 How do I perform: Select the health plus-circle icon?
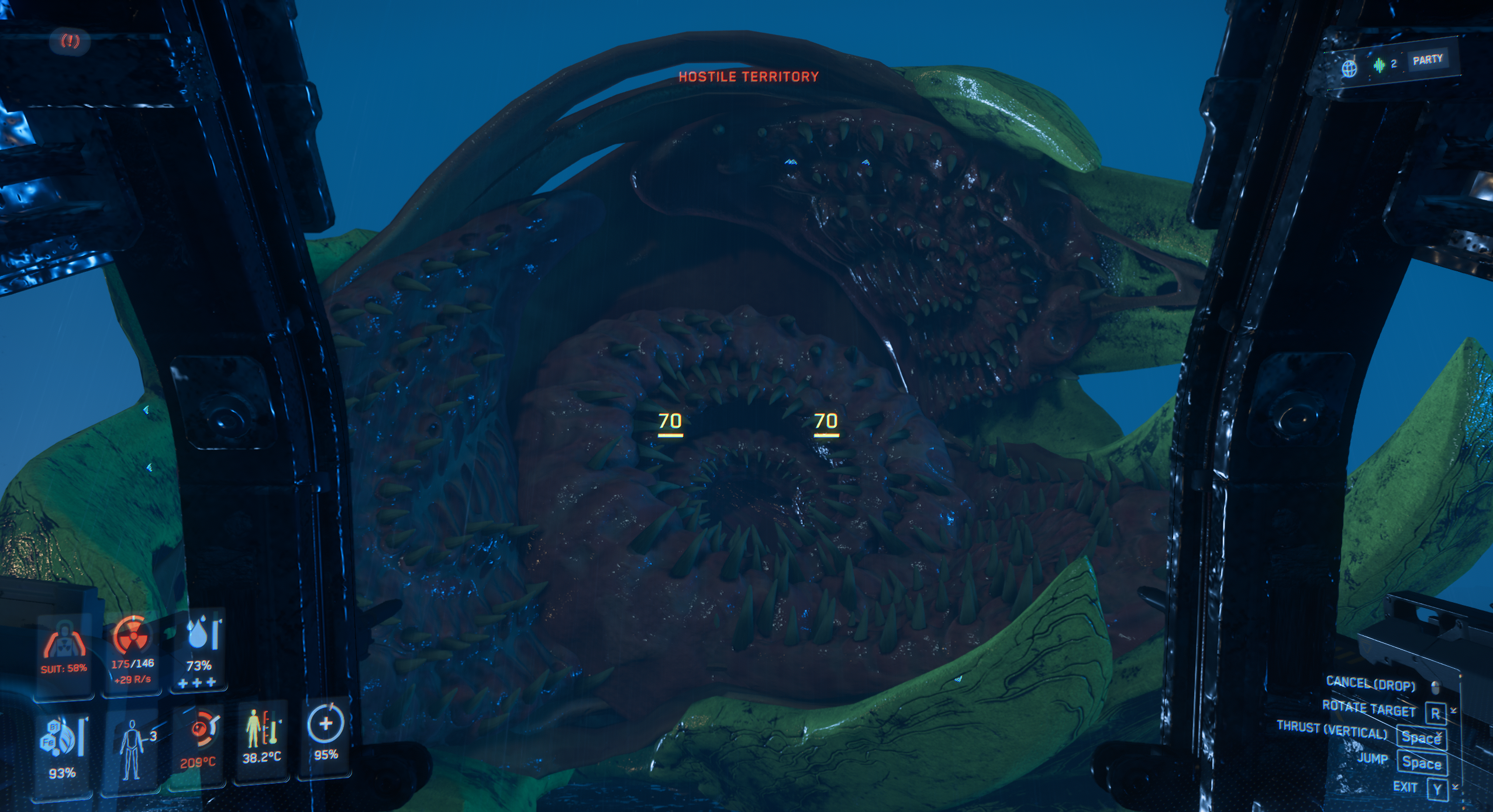[x=325, y=724]
